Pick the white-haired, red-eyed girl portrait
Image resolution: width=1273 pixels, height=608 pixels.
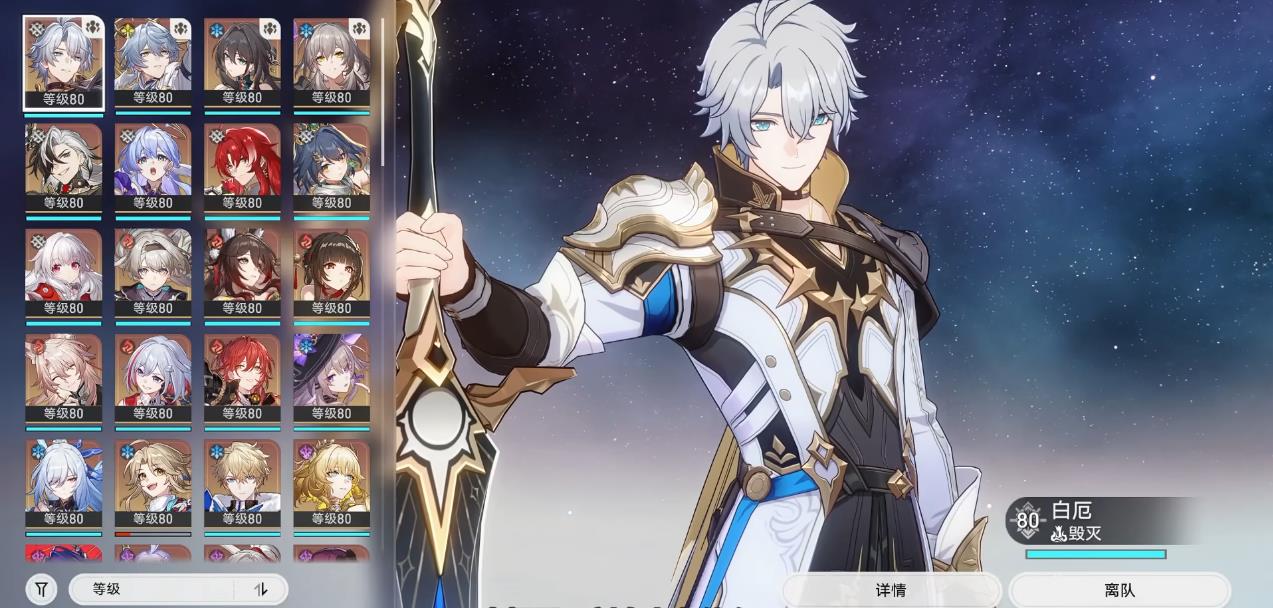(x=63, y=272)
